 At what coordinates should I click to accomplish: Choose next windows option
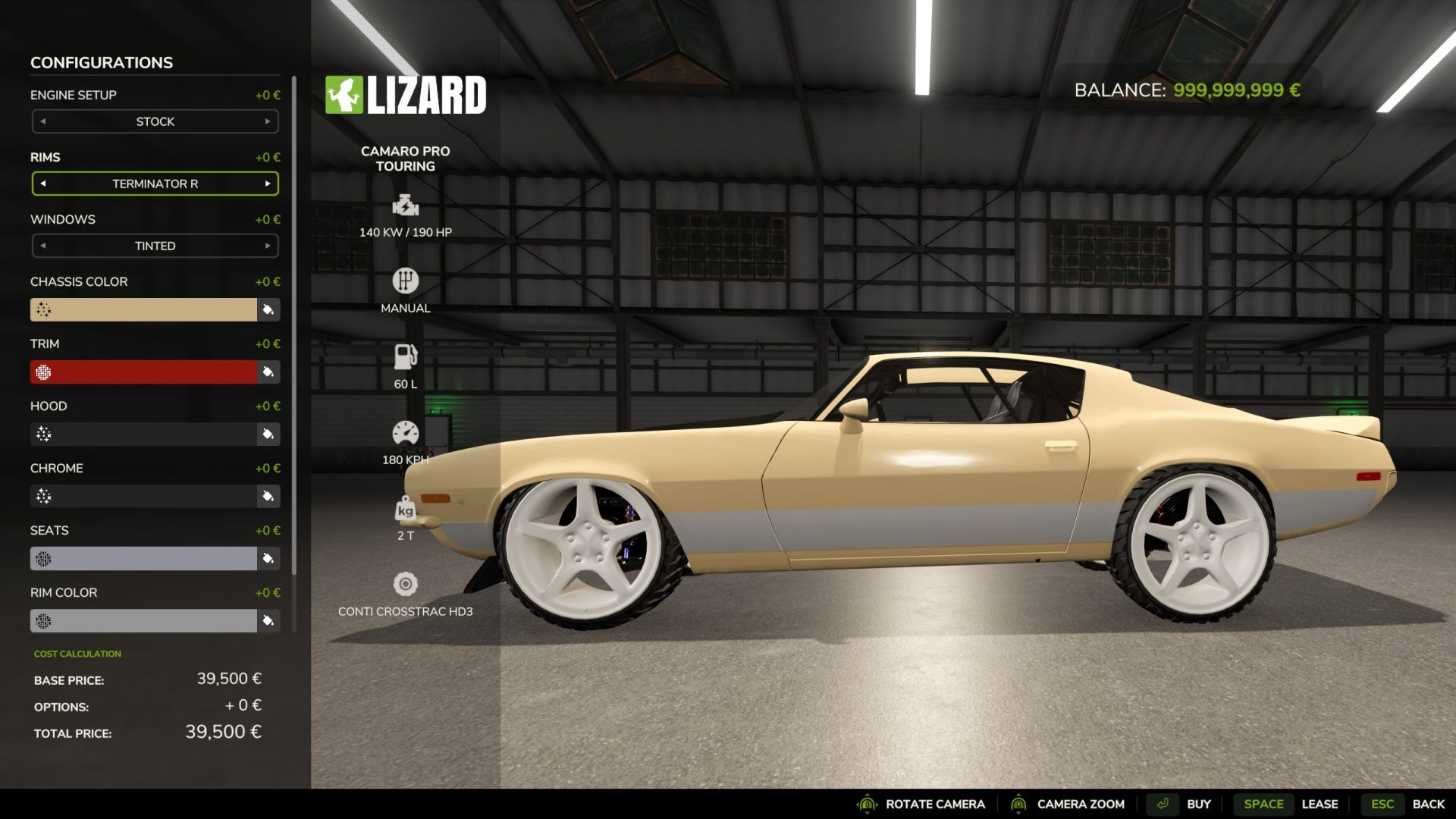268,246
